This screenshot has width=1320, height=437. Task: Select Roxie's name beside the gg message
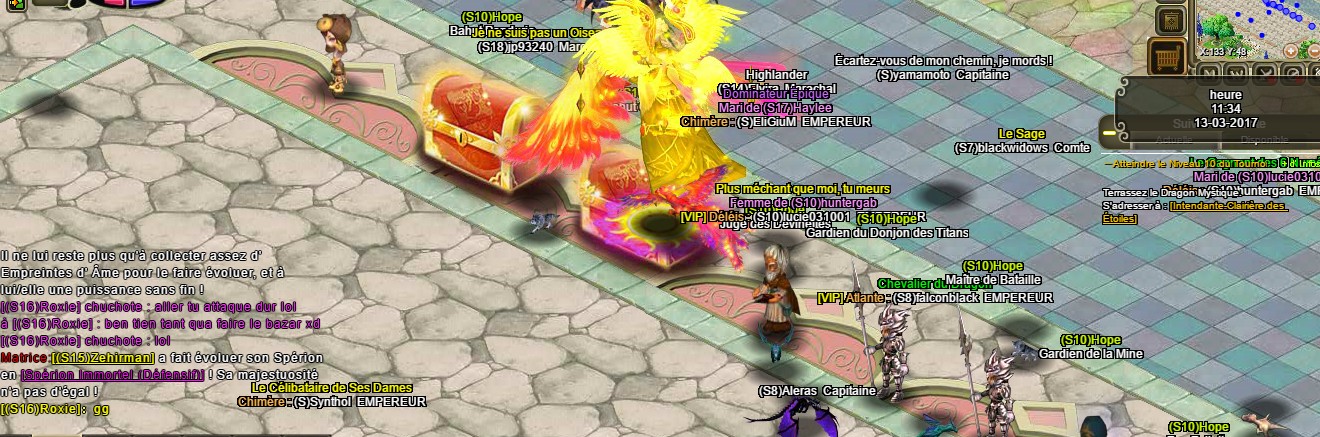(42, 409)
